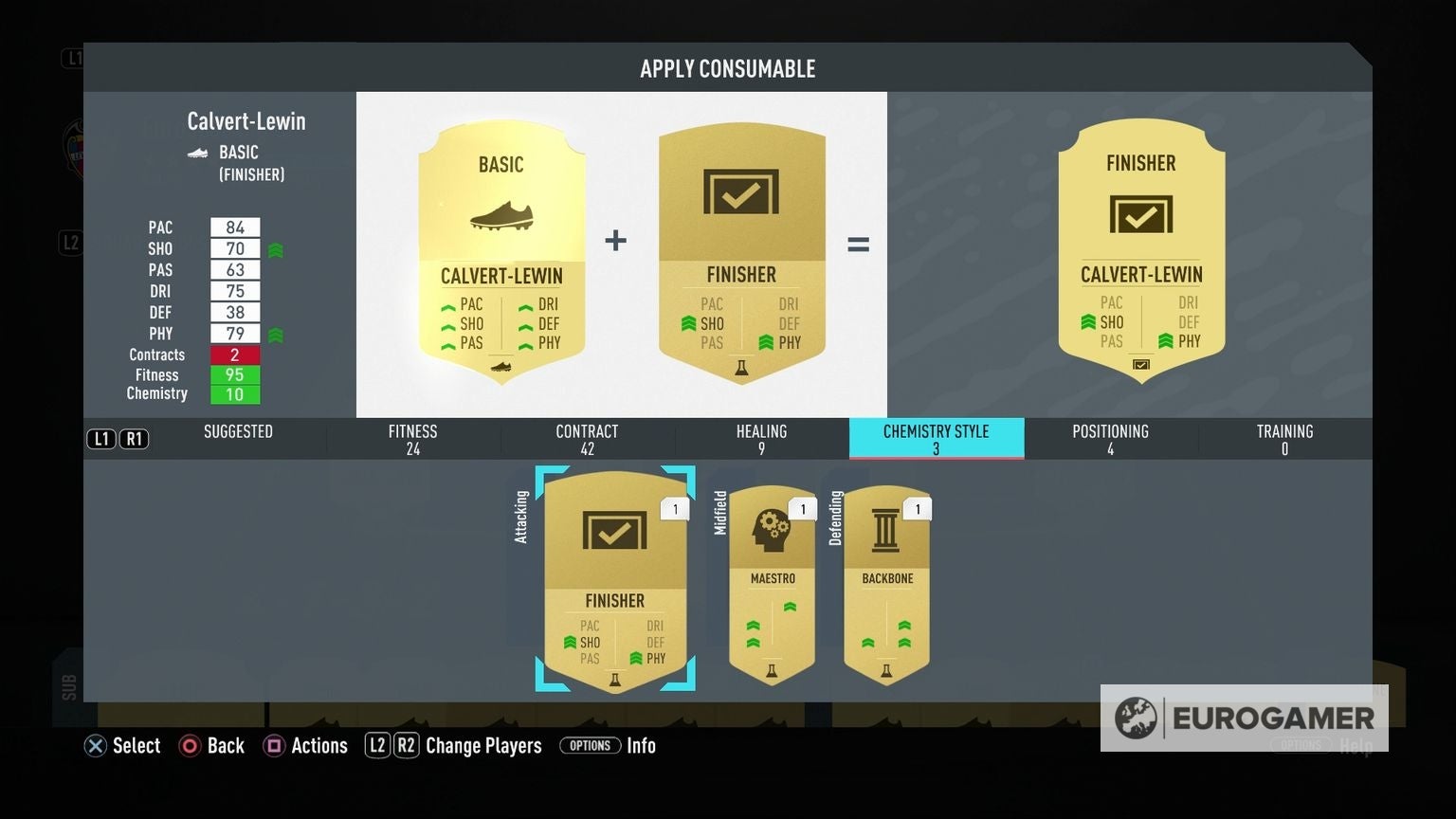Select the Maestro chemistry style card
The height and width of the screenshot is (819, 1456).
[x=770, y=578]
